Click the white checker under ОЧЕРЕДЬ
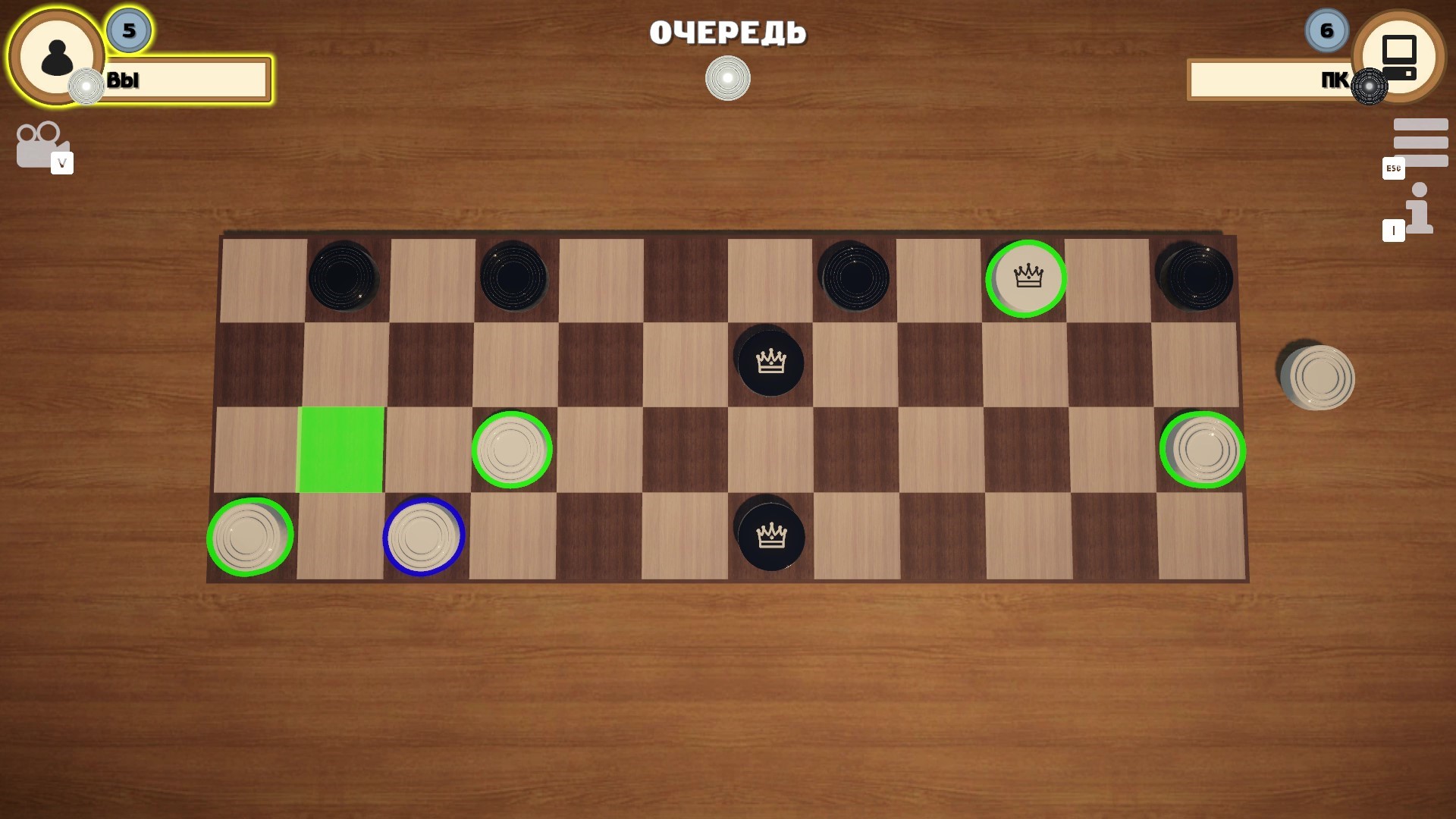The height and width of the screenshot is (819, 1456). 727,78
